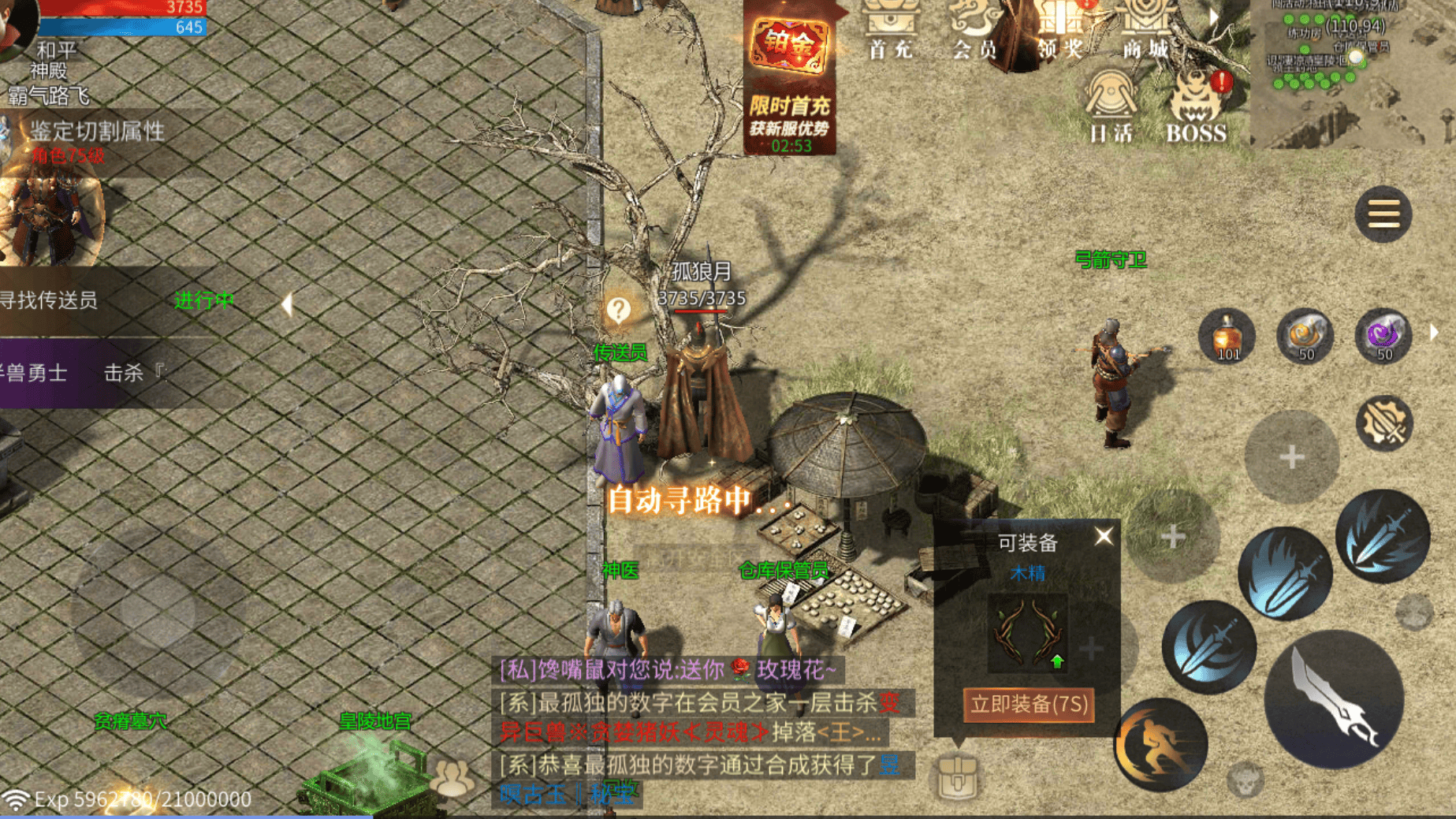The height and width of the screenshot is (819, 1456).
Task: Activate the running figure dash skill
Action: click(x=1160, y=744)
